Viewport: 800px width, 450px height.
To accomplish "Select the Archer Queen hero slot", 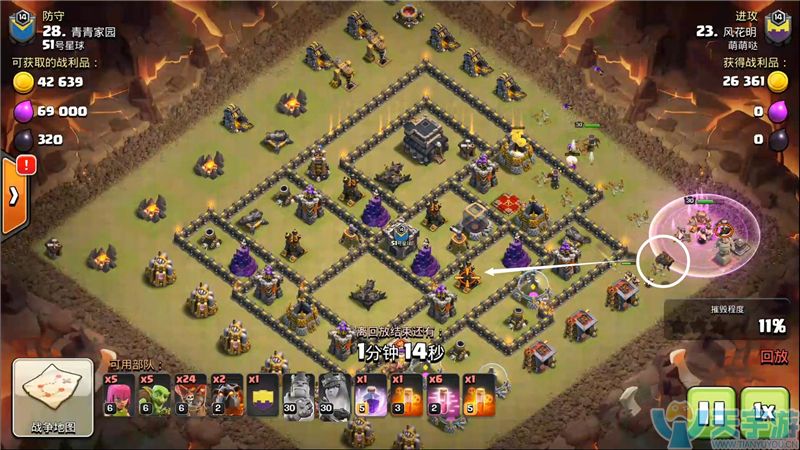I will coord(334,395).
